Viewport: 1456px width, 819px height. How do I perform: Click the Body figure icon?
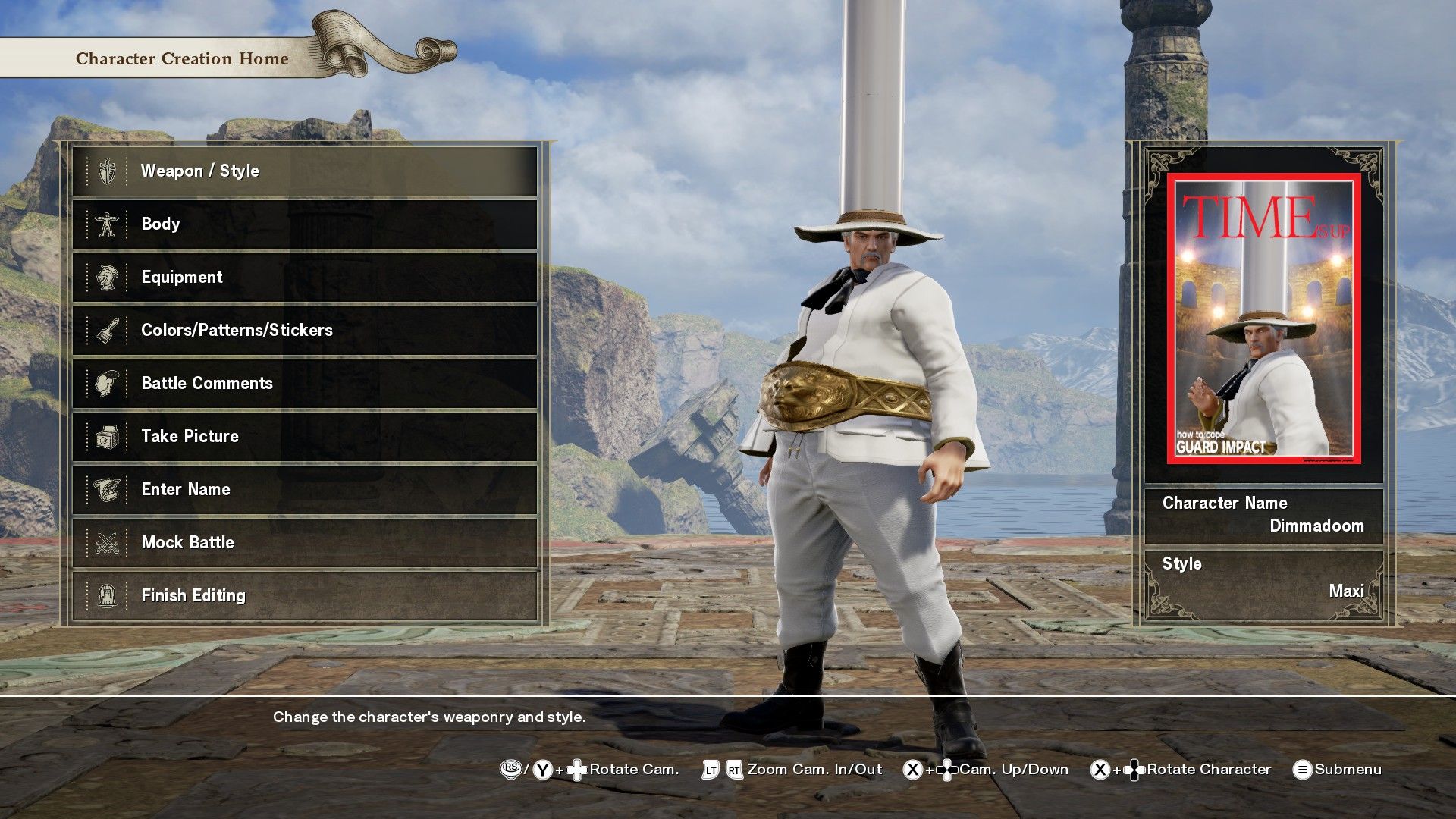point(106,224)
